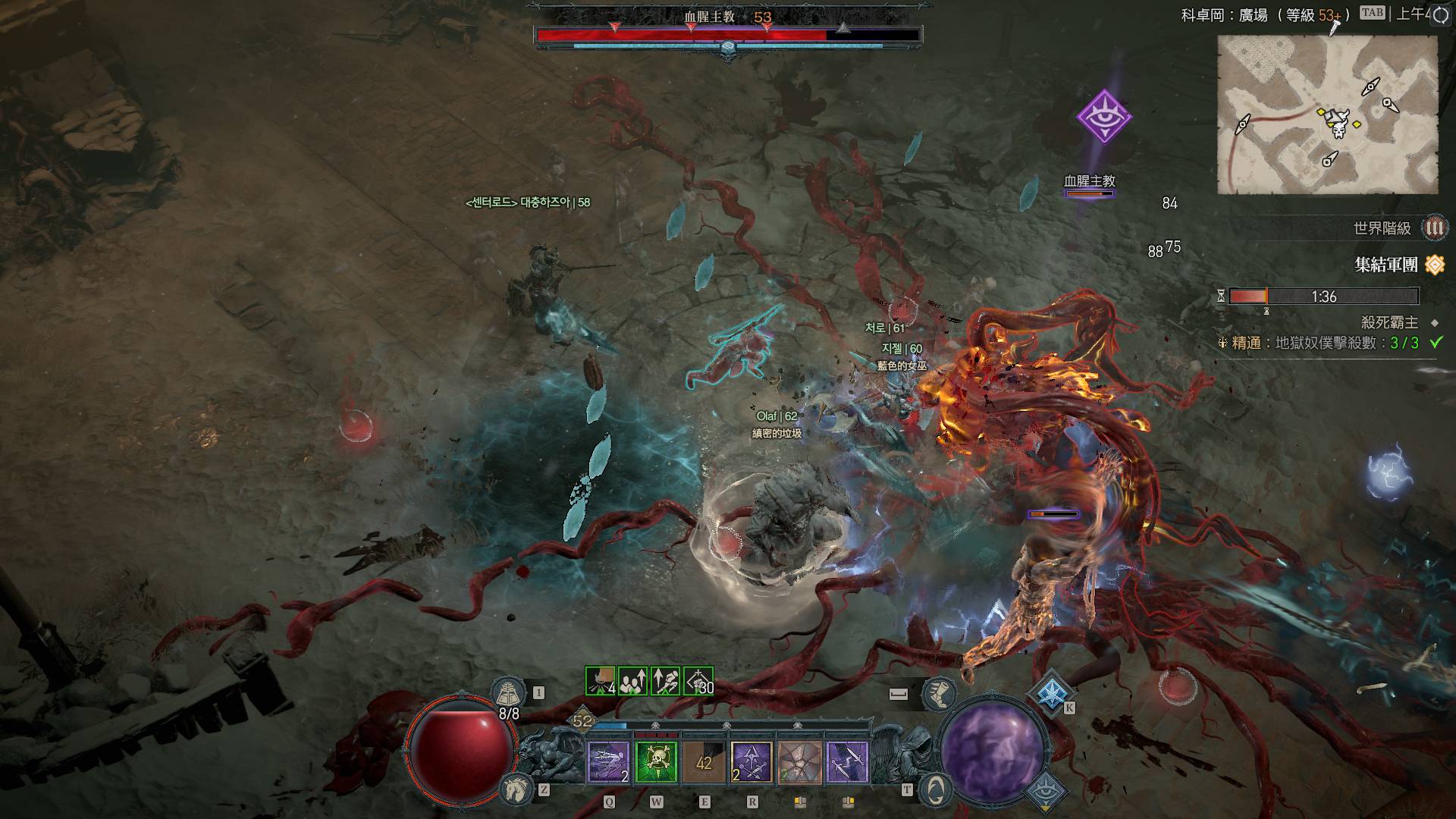Open the minimap
Image resolution: width=1456 pixels, height=819 pixels.
coord(1327,115)
